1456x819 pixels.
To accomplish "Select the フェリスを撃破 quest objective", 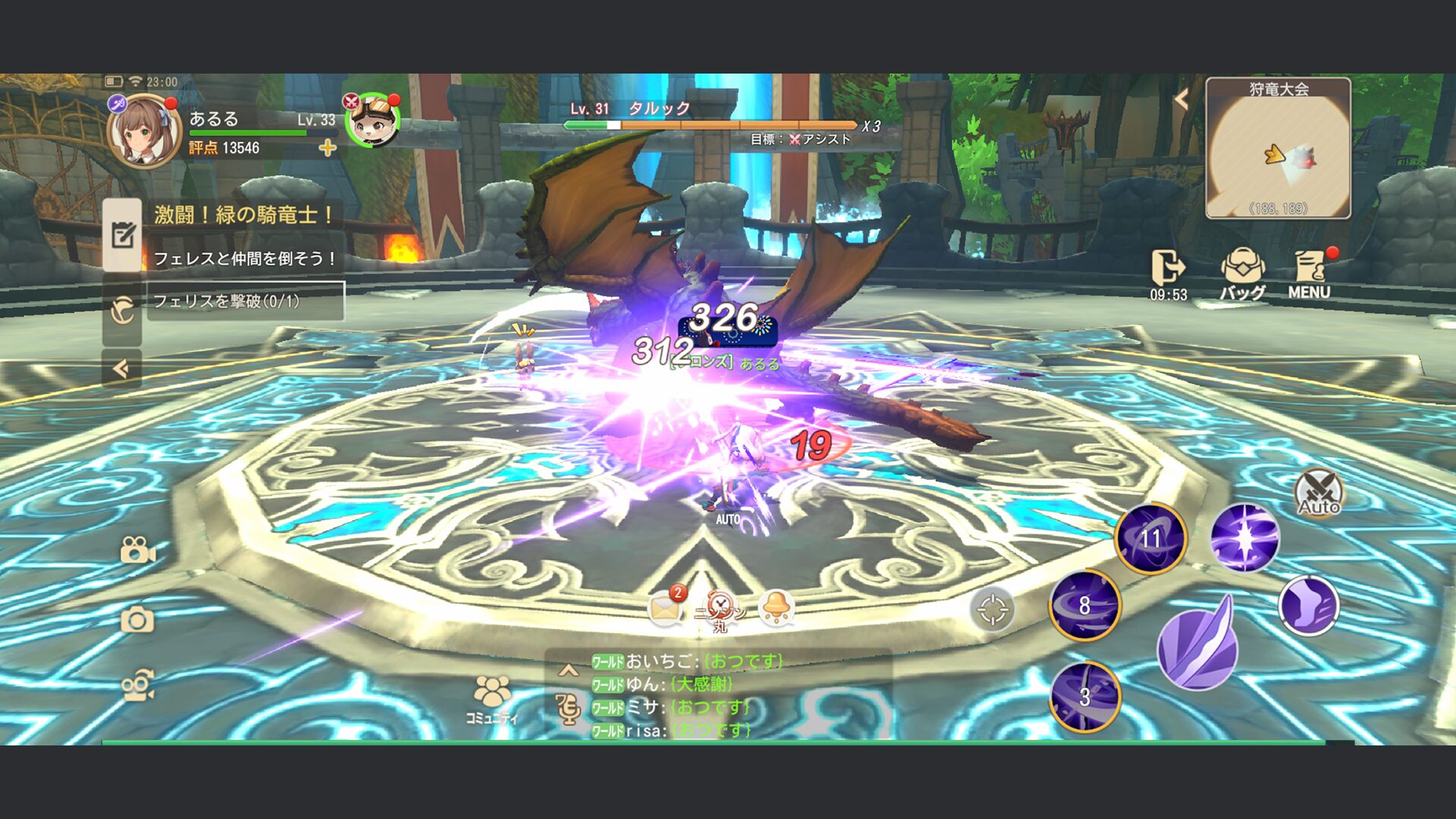I will pyautogui.click(x=245, y=301).
